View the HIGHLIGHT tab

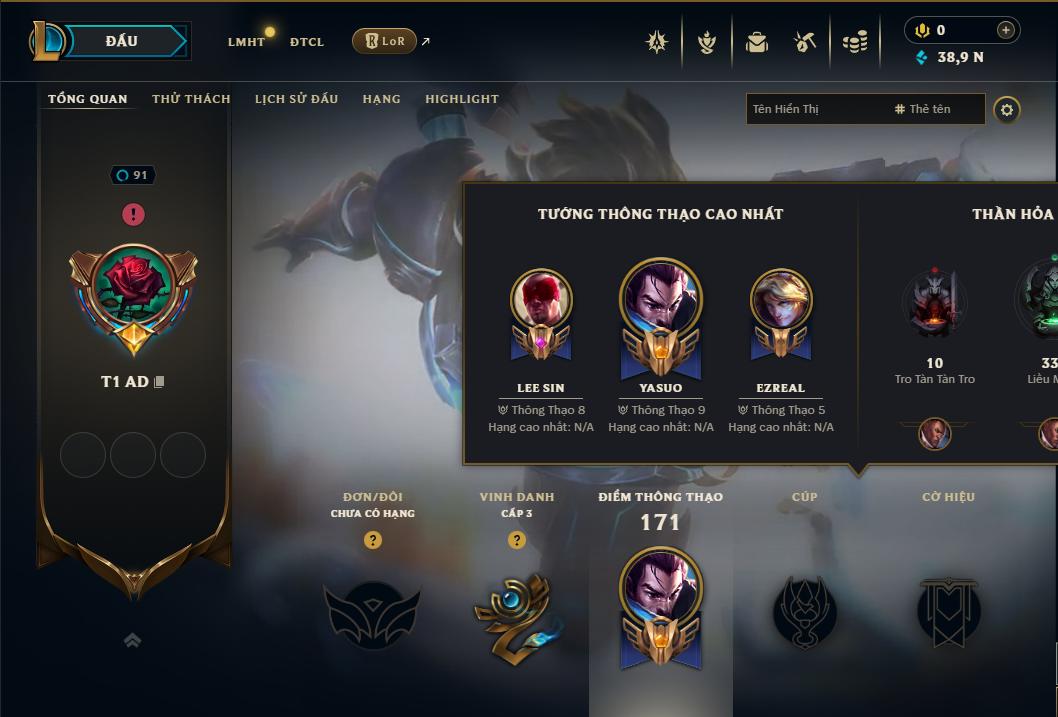click(461, 99)
